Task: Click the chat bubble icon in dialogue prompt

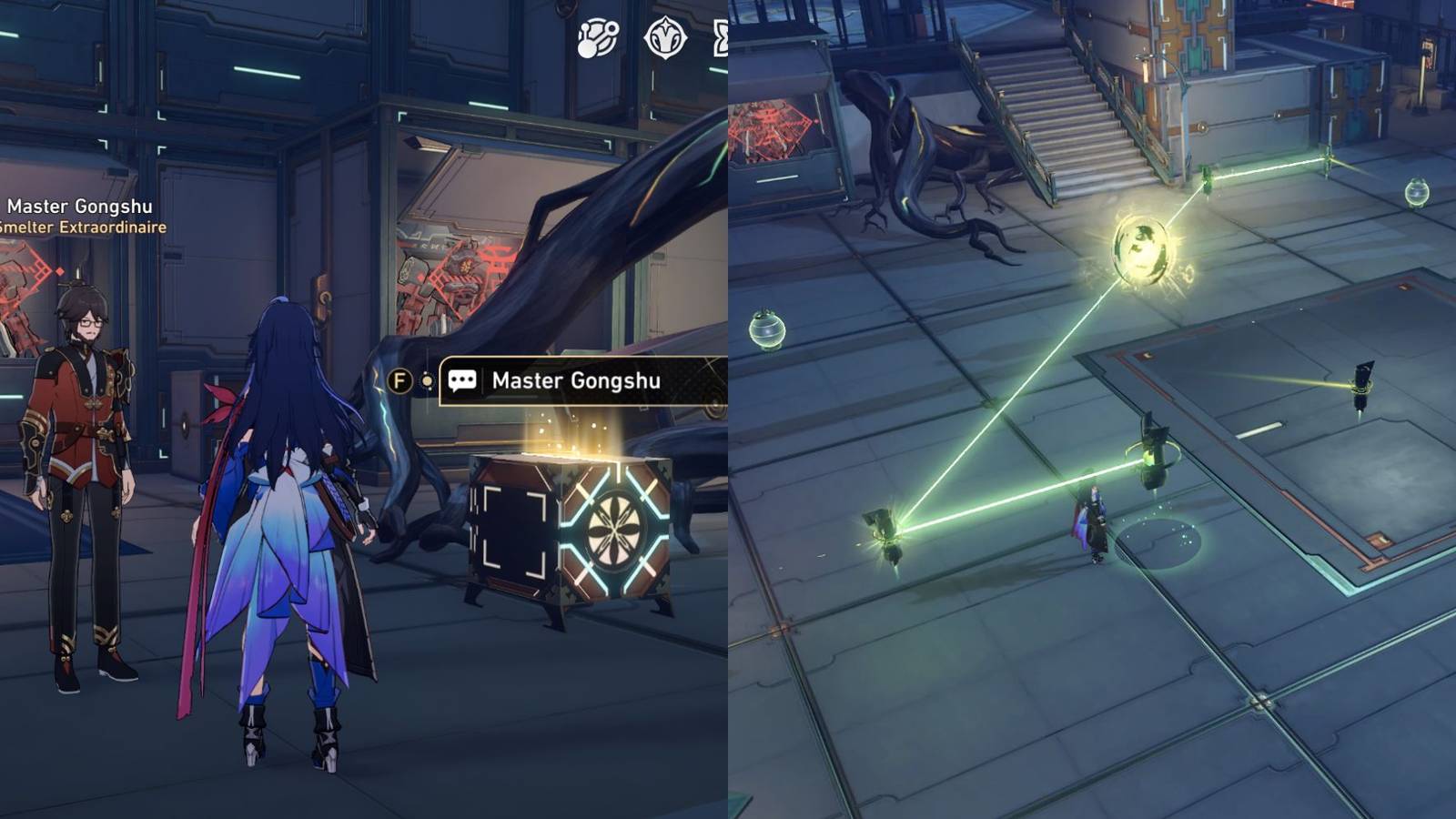Action: tap(464, 382)
